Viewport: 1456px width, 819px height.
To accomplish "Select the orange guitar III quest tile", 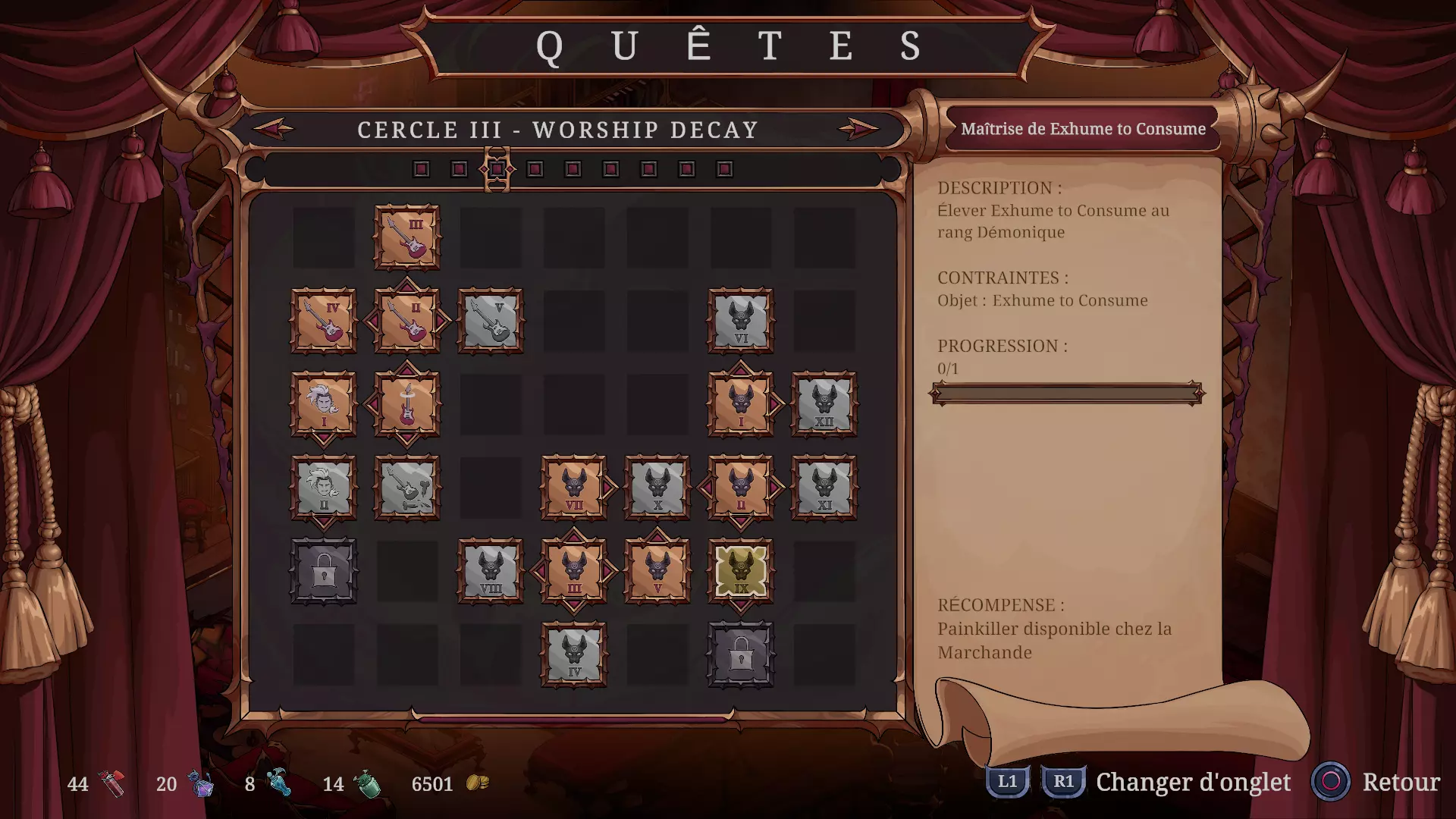I will [x=407, y=237].
